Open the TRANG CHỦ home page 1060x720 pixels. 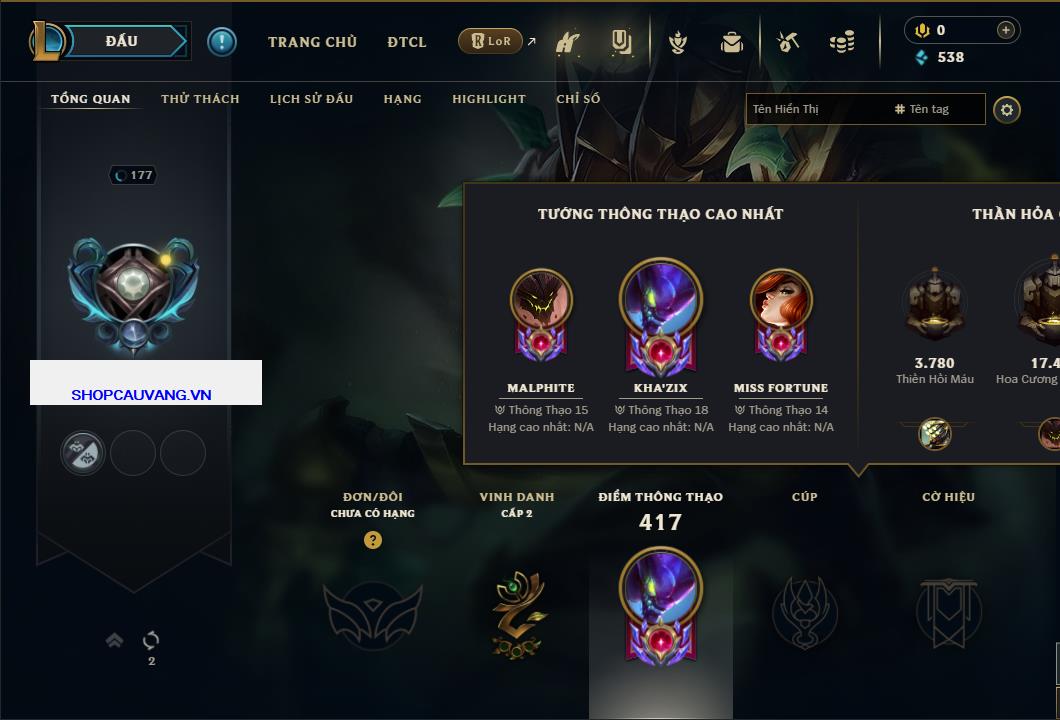click(x=312, y=42)
